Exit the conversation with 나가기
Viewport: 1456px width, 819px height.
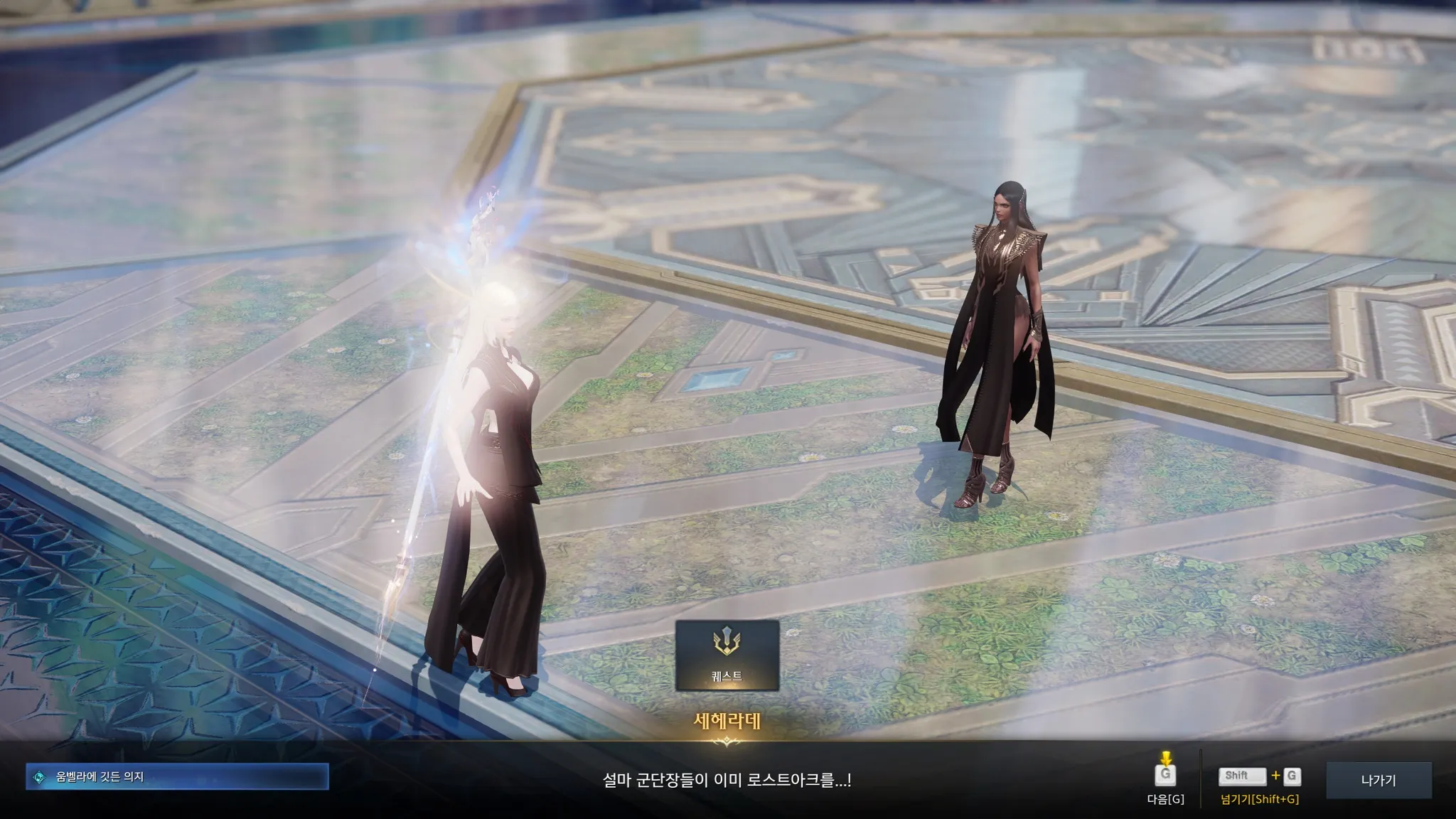1379,780
